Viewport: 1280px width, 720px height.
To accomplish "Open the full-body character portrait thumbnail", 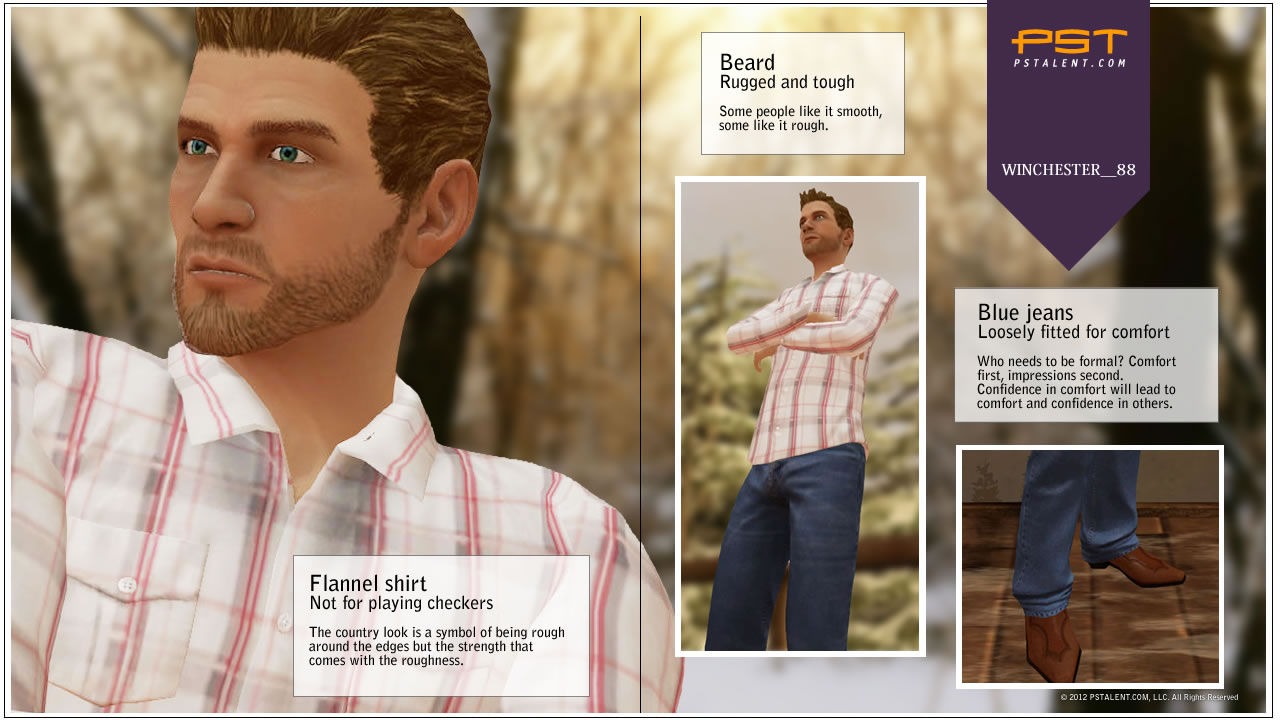I will [x=800, y=416].
